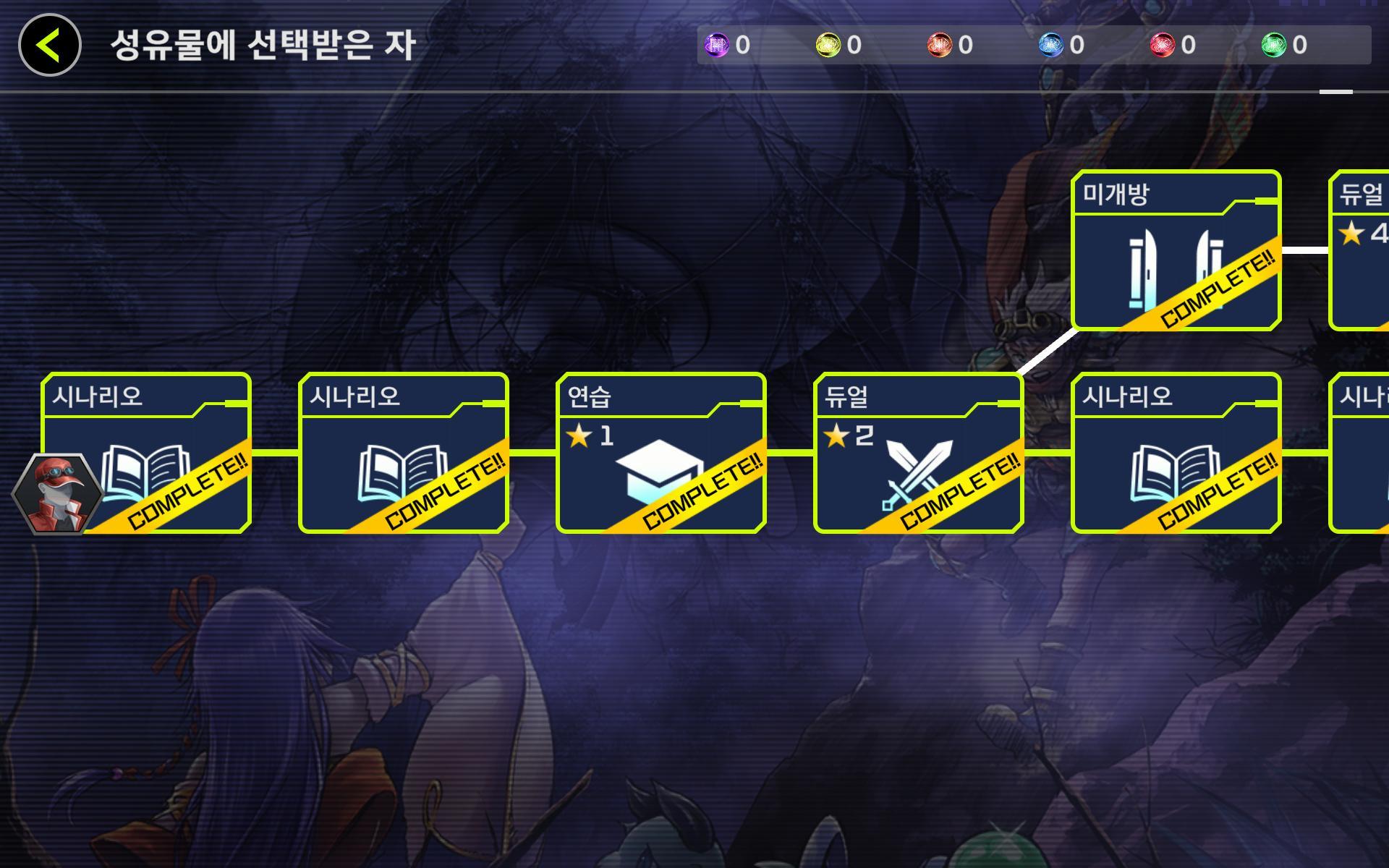Click the ★2 star rating on 듀얼 stage
1389x868 pixels.
coord(848,437)
